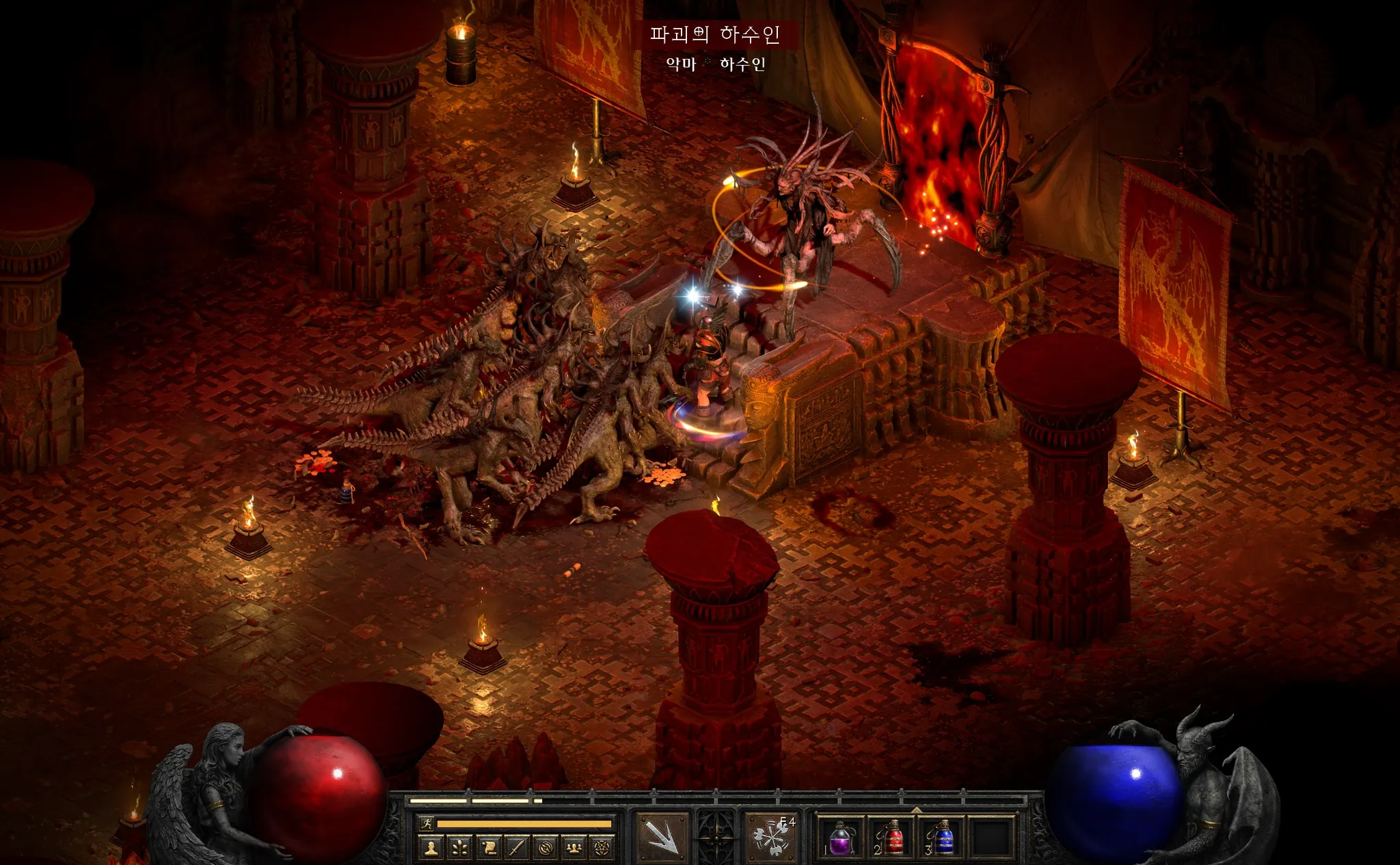
Task: Expand the belt with the arrow tab
Action: pos(916,810)
